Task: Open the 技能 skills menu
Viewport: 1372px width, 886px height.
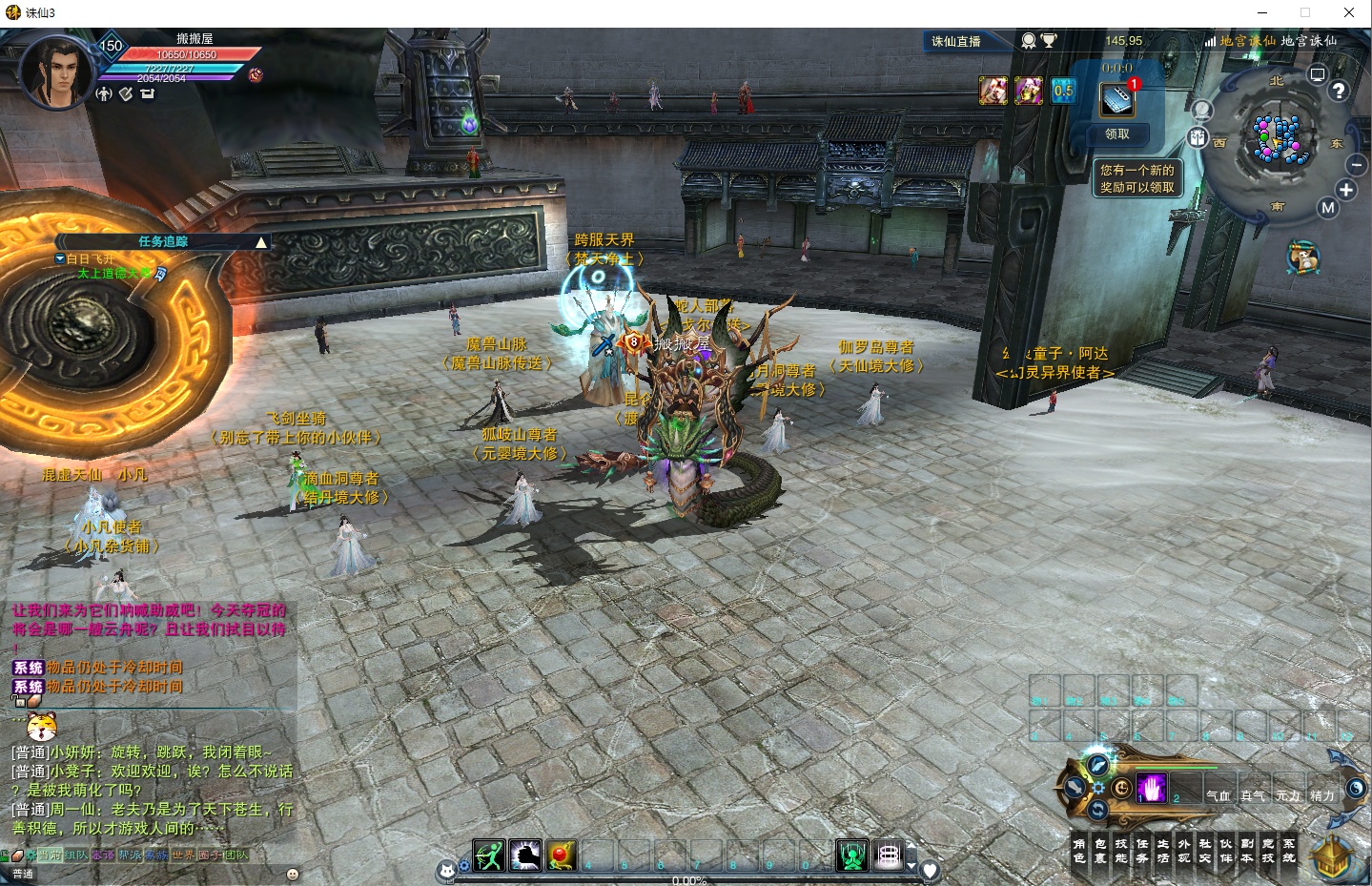Action: 1121,851
